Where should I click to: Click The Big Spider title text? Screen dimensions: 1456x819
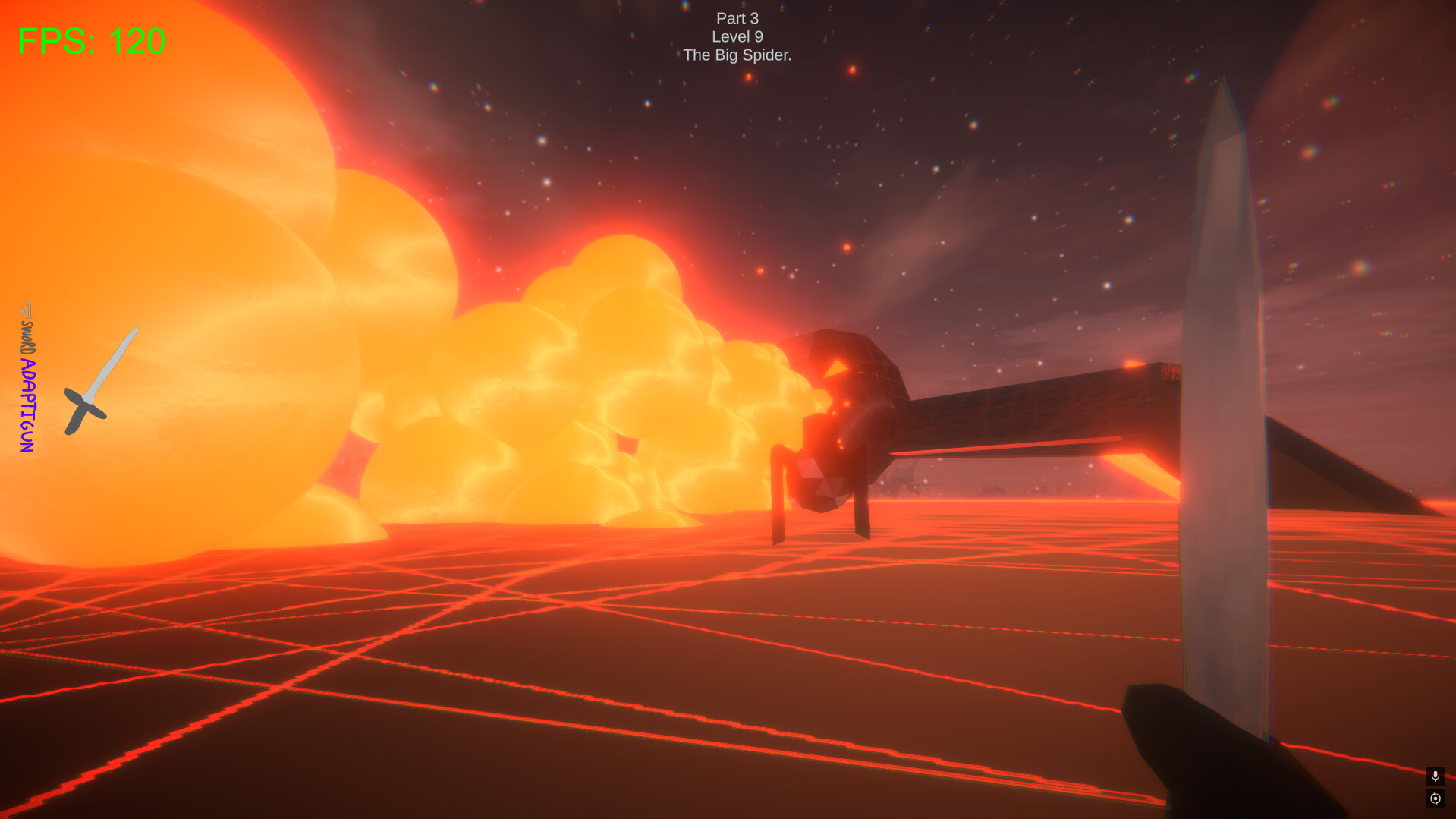[x=737, y=55]
